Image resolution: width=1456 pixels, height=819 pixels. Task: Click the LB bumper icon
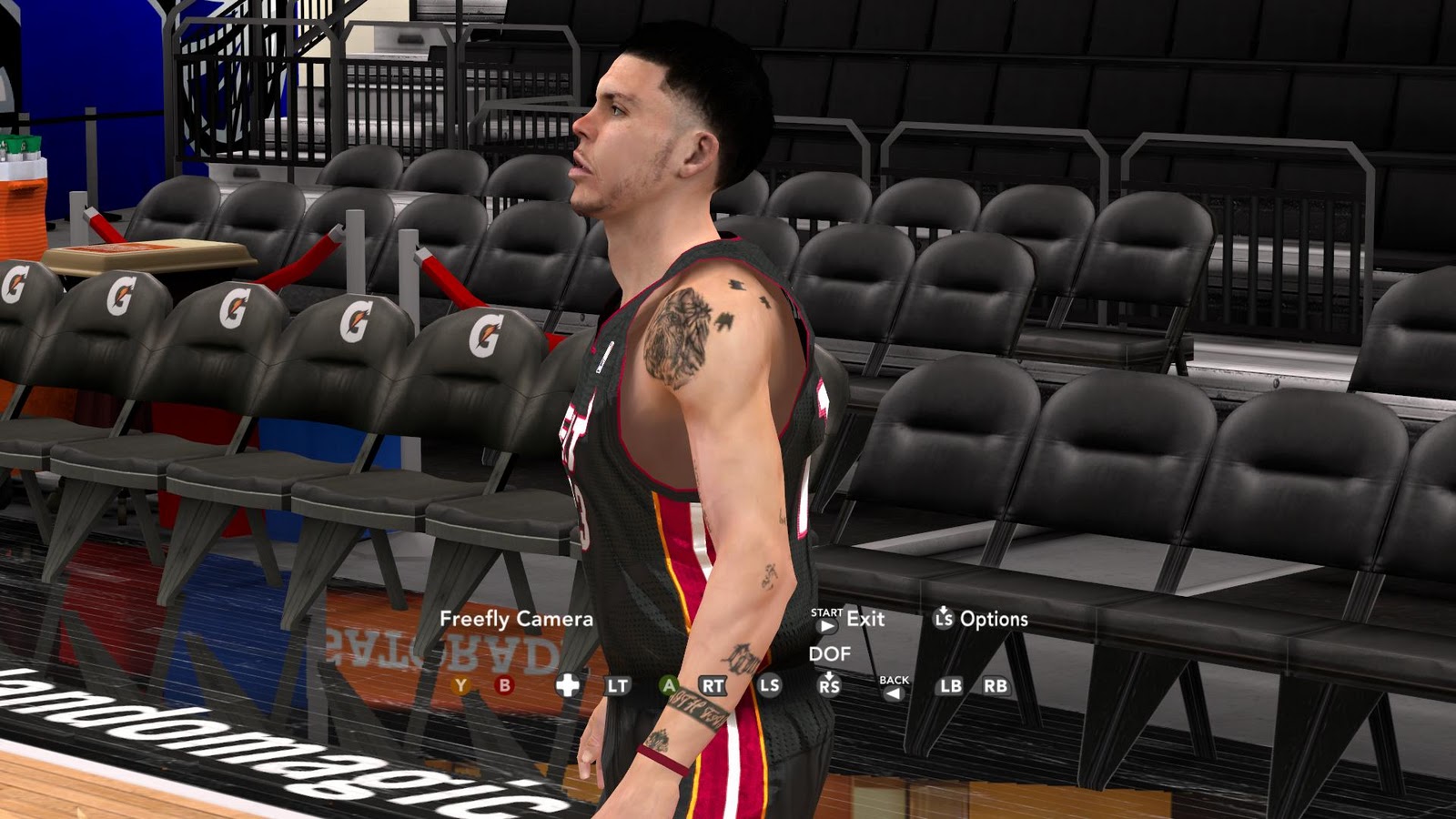[950, 684]
